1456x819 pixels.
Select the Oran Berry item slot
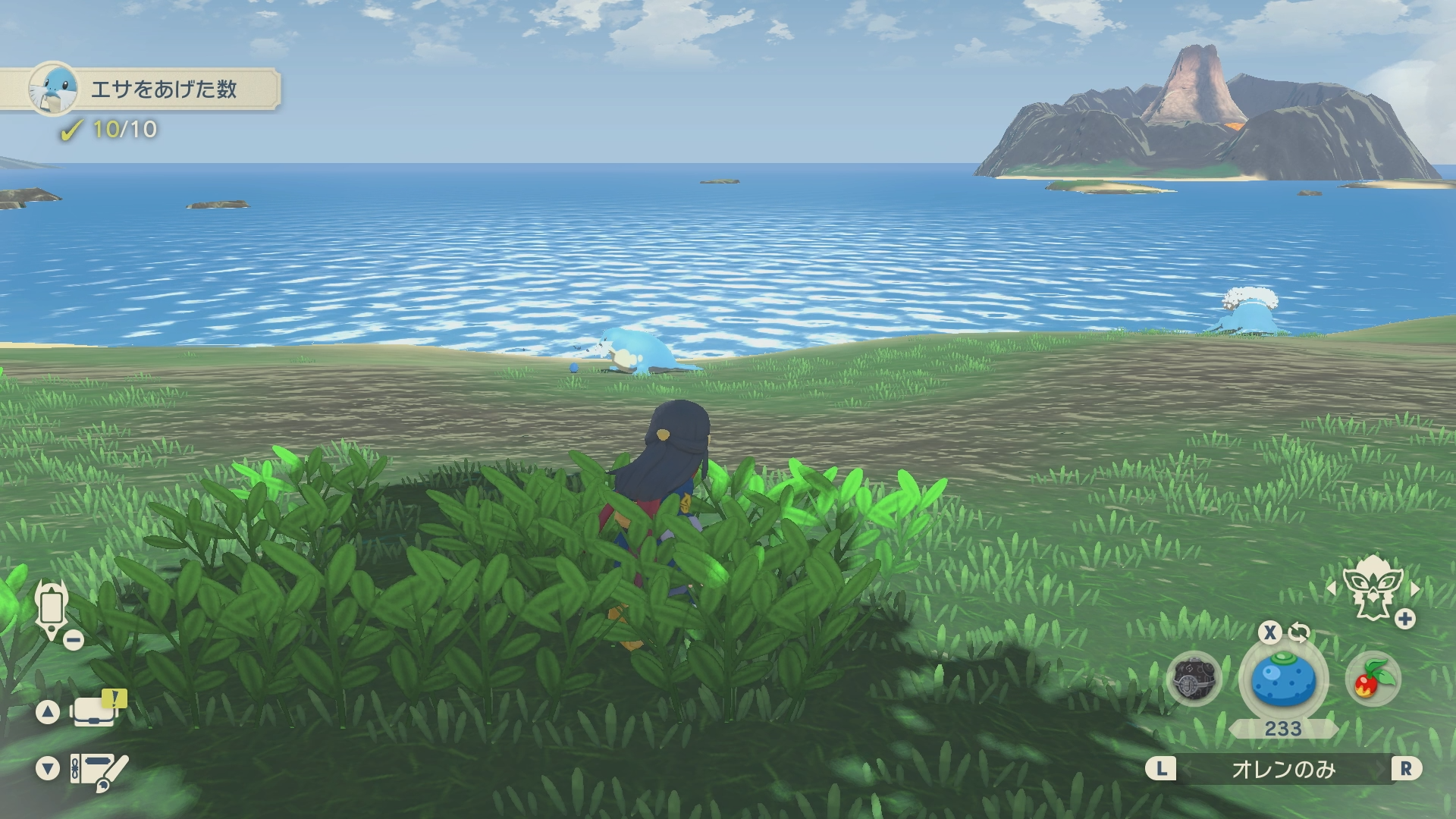[1283, 679]
